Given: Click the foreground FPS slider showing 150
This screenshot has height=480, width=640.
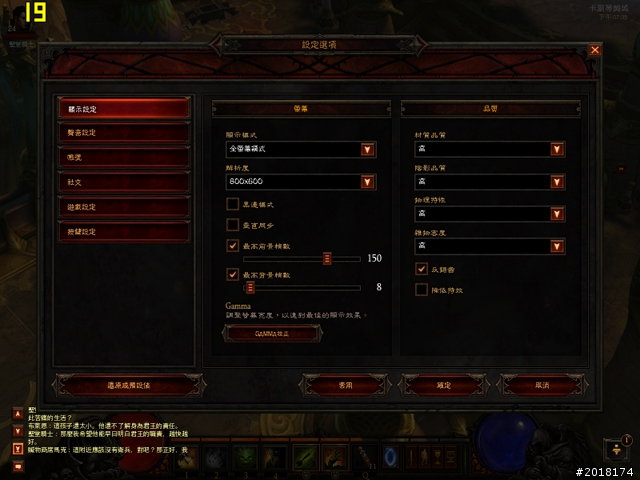Looking at the screenshot, I should [x=326, y=258].
